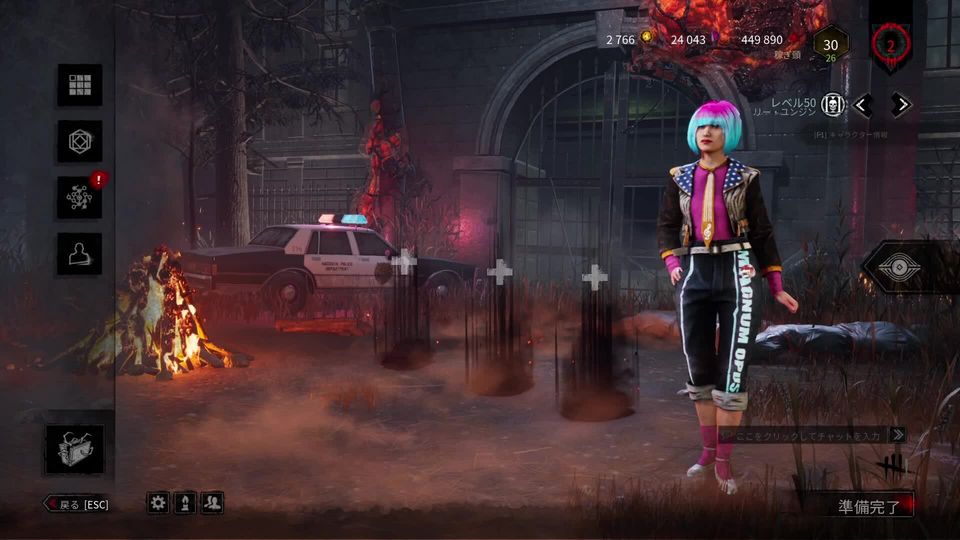Viewport: 960px width, 540px height.
Task: Expand chat with the double arrow button
Action: pos(898,435)
